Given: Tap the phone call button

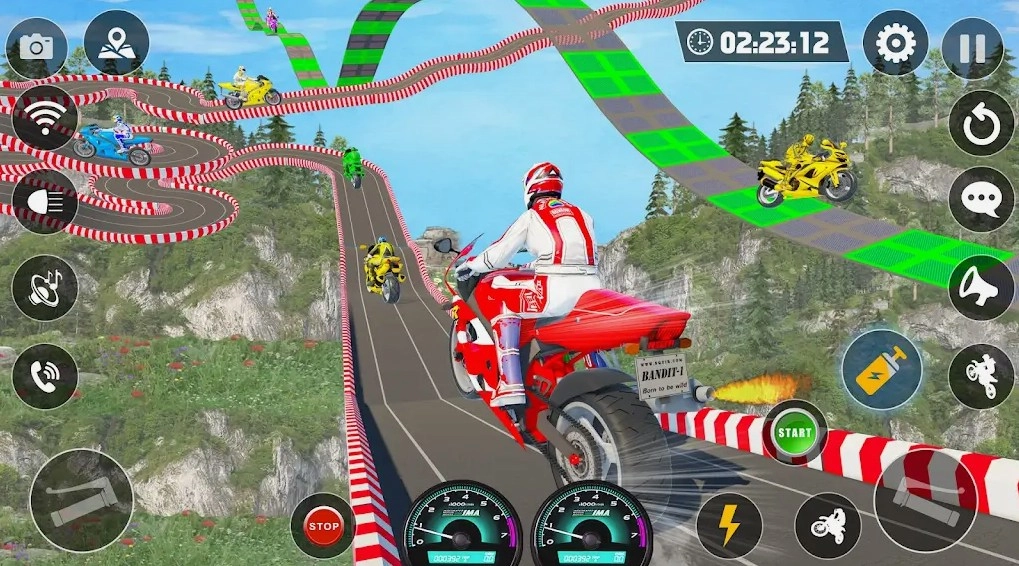Looking at the screenshot, I should 44,377.
